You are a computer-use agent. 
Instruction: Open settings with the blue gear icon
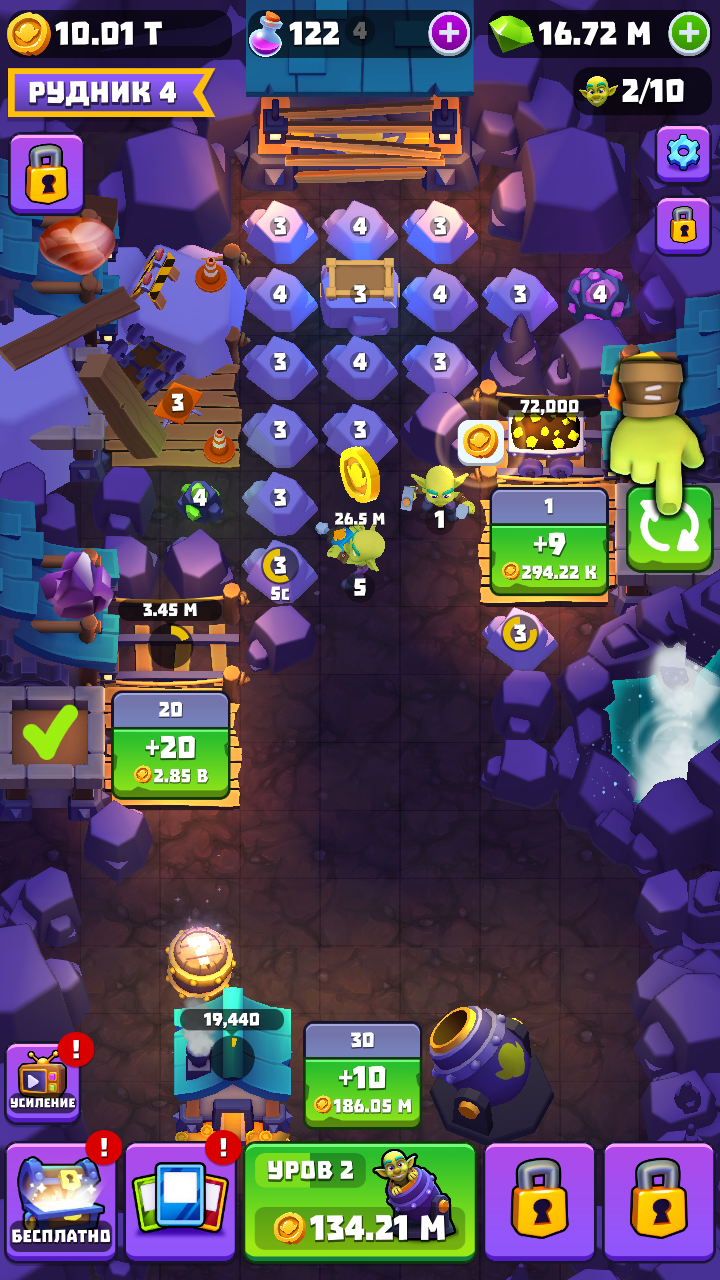[683, 153]
